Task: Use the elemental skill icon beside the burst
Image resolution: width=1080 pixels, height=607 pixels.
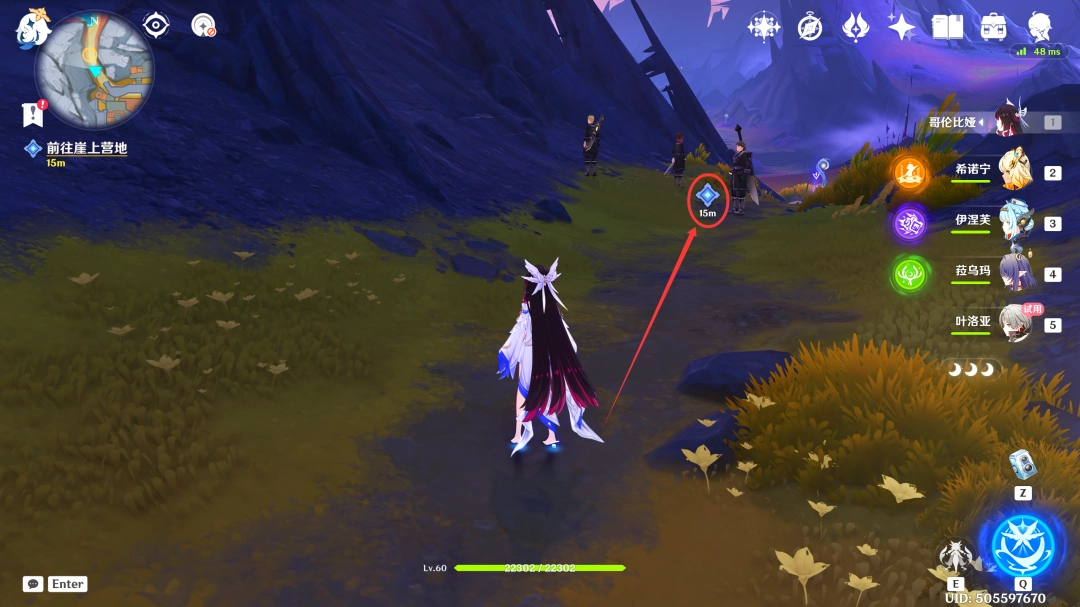Action: click(x=956, y=557)
